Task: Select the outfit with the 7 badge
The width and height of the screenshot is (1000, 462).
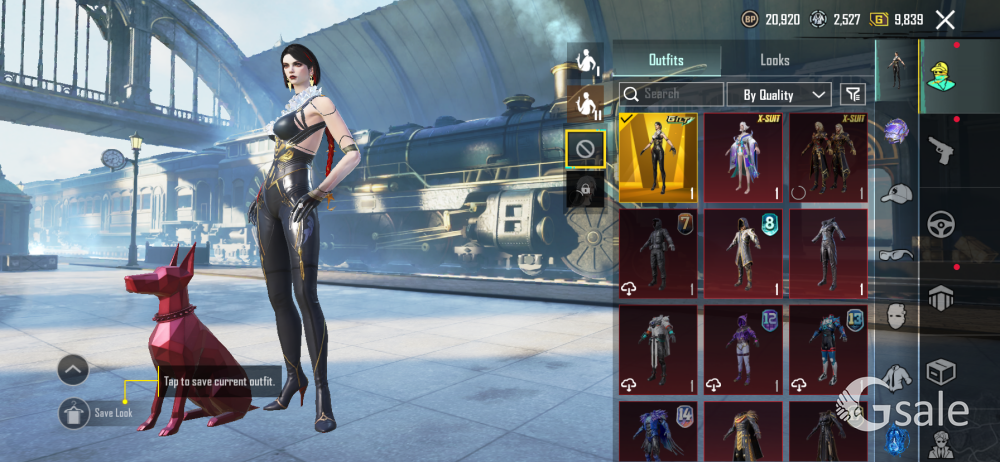Action: [658, 254]
